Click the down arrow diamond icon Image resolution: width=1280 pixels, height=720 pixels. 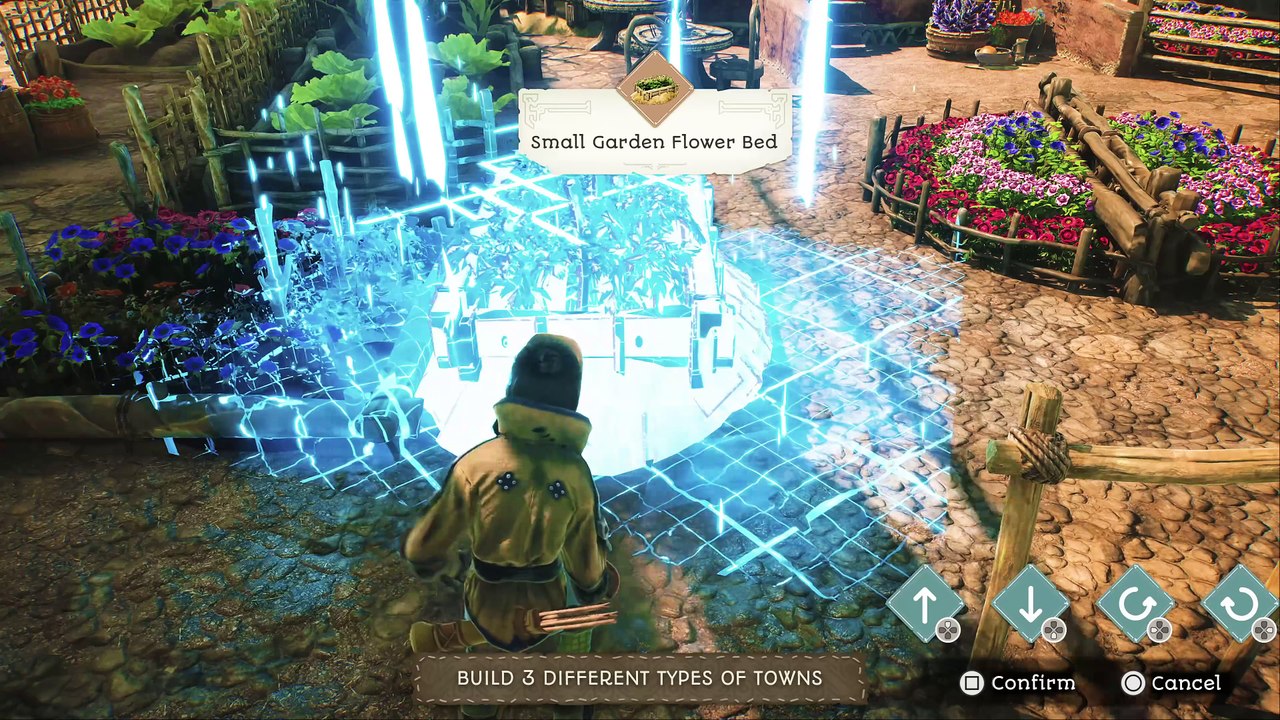[1030, 603]
